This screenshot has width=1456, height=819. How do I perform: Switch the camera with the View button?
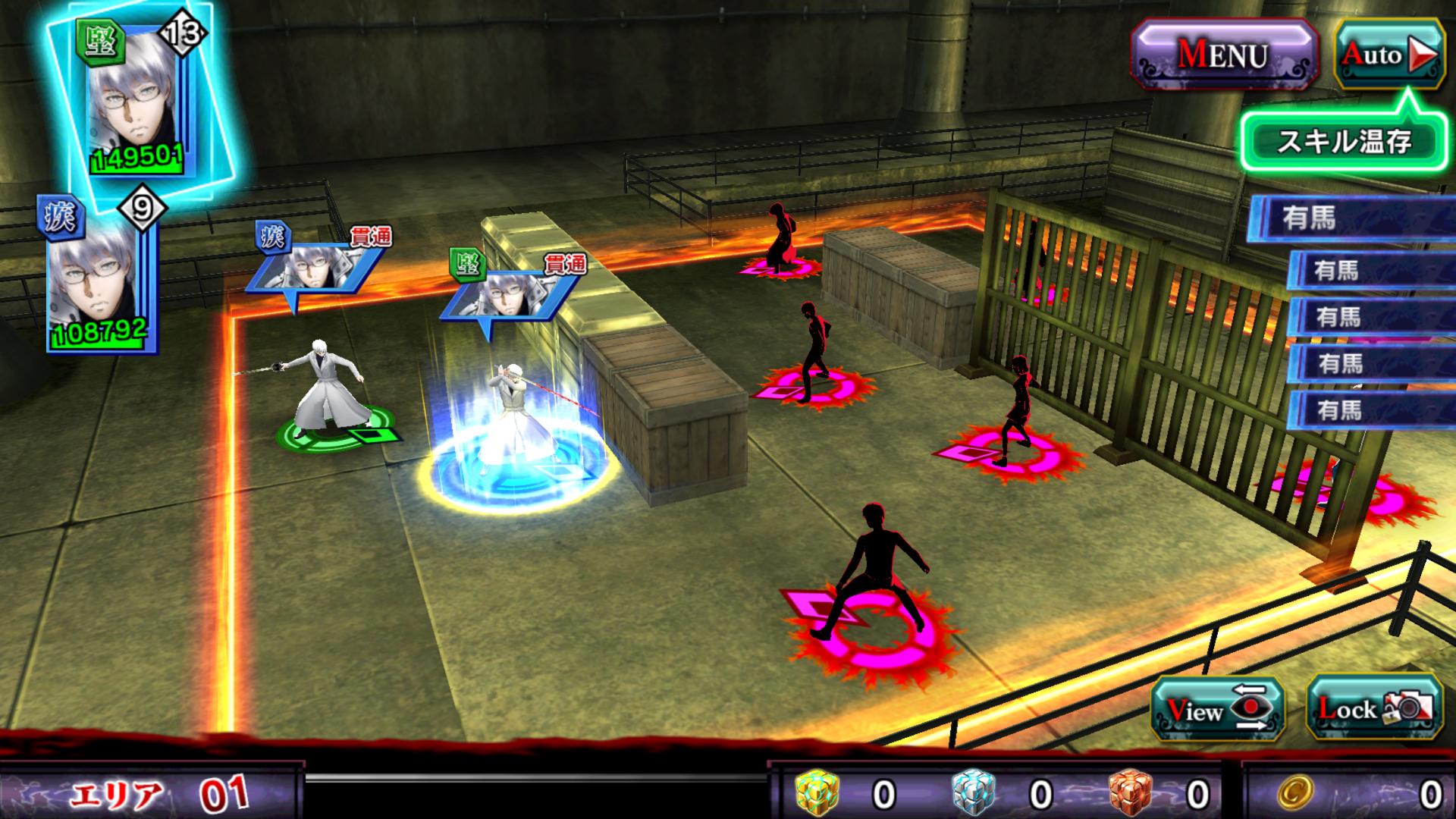[x=1216, y=709]
